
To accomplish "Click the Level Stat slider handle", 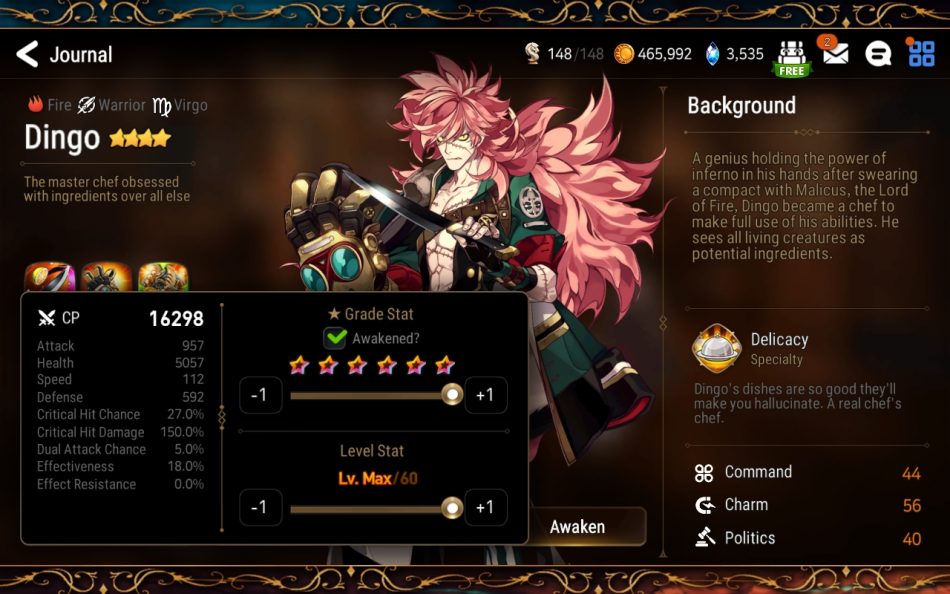I will coord(452,508).
